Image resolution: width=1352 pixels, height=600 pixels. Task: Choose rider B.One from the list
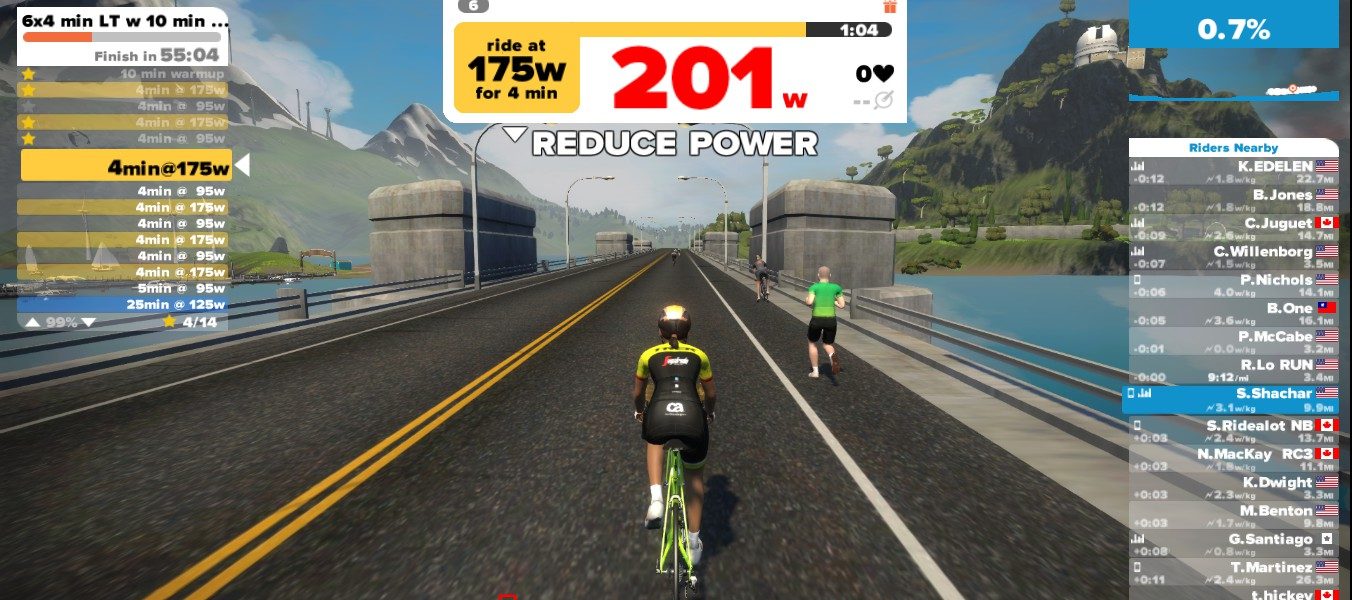pyautogui.click(x=1233, y=314)
